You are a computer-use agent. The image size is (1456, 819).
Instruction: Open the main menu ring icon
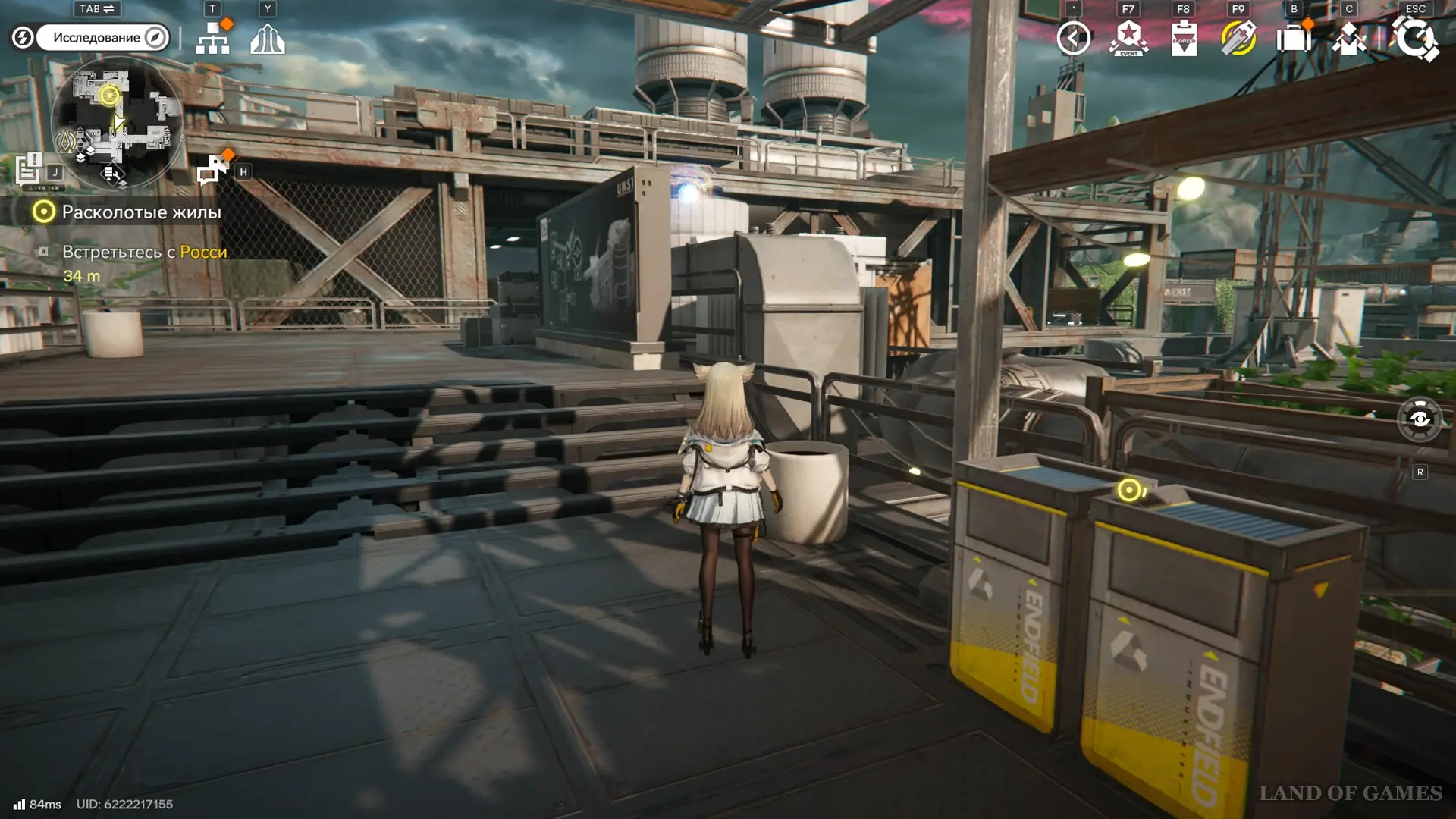1415,38
